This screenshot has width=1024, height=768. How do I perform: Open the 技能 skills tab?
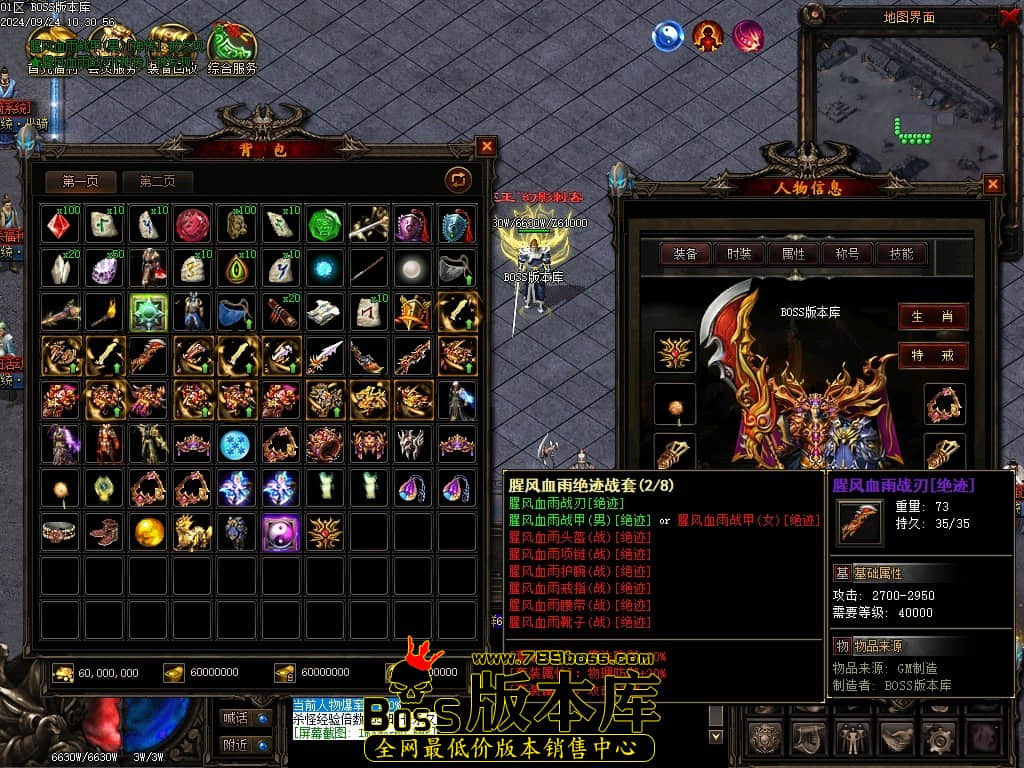point(901,254)
